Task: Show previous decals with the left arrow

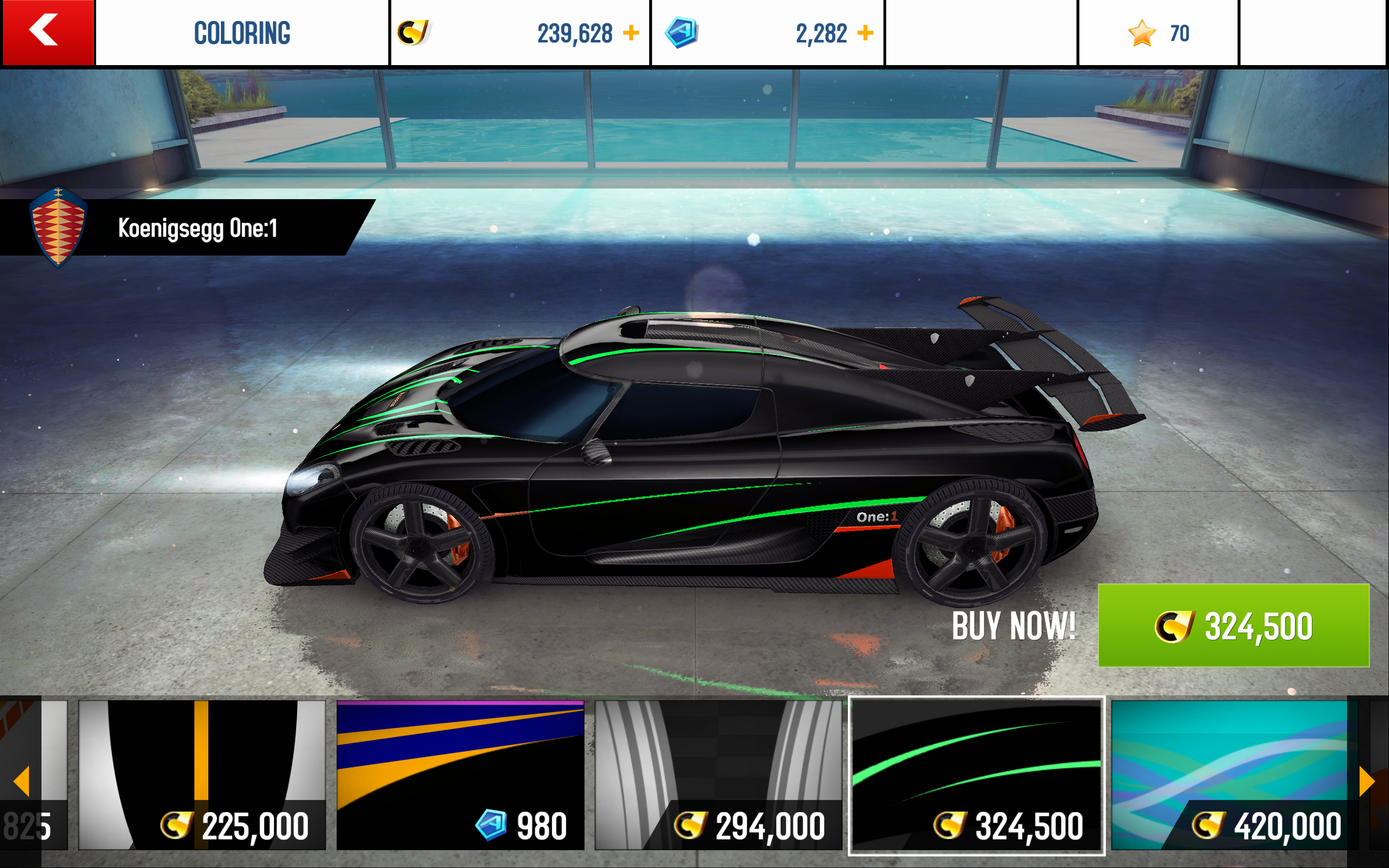Action: (21, 781)
